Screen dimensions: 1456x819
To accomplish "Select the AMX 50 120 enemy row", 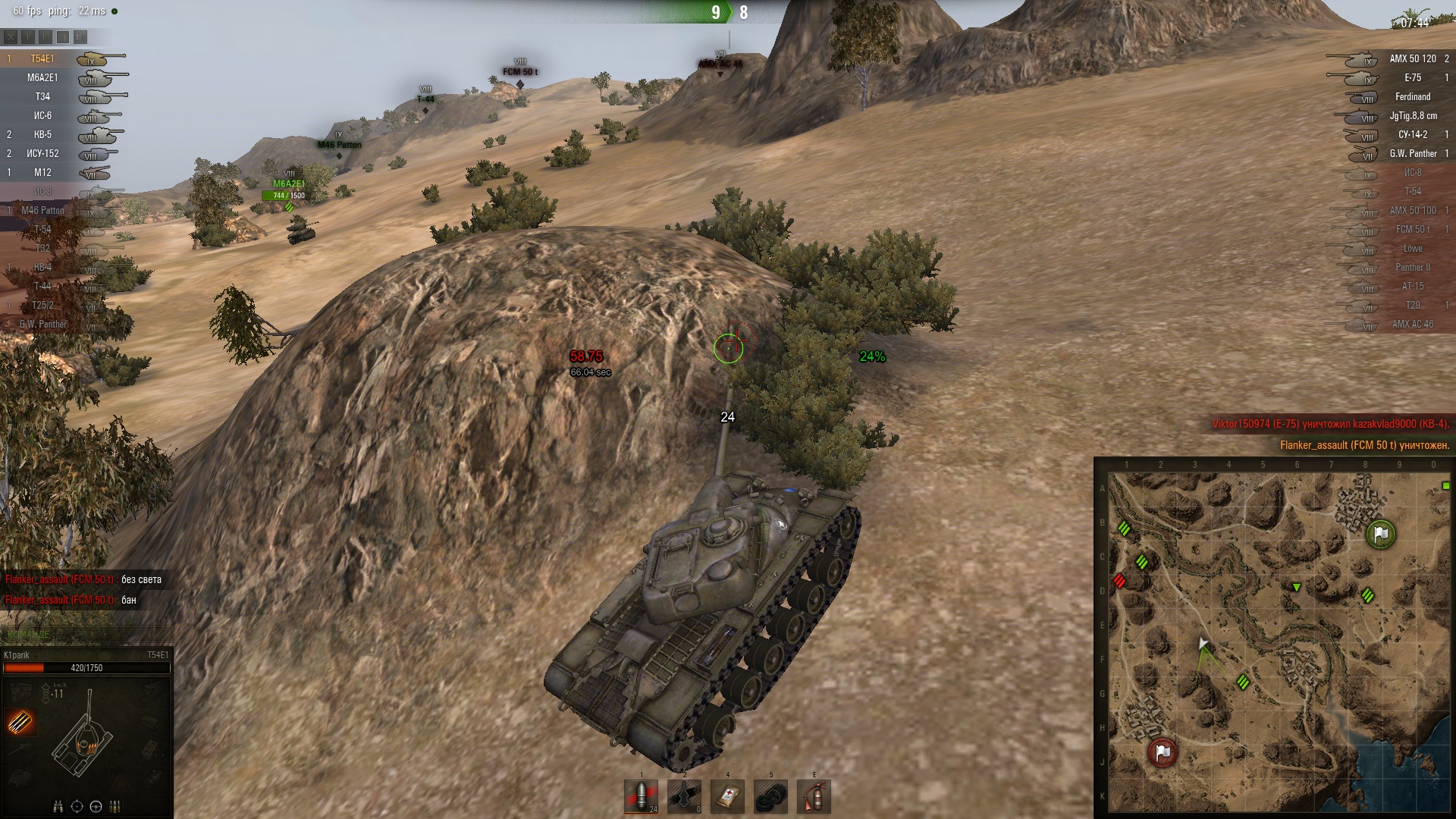I will [x=1412, y=58].
